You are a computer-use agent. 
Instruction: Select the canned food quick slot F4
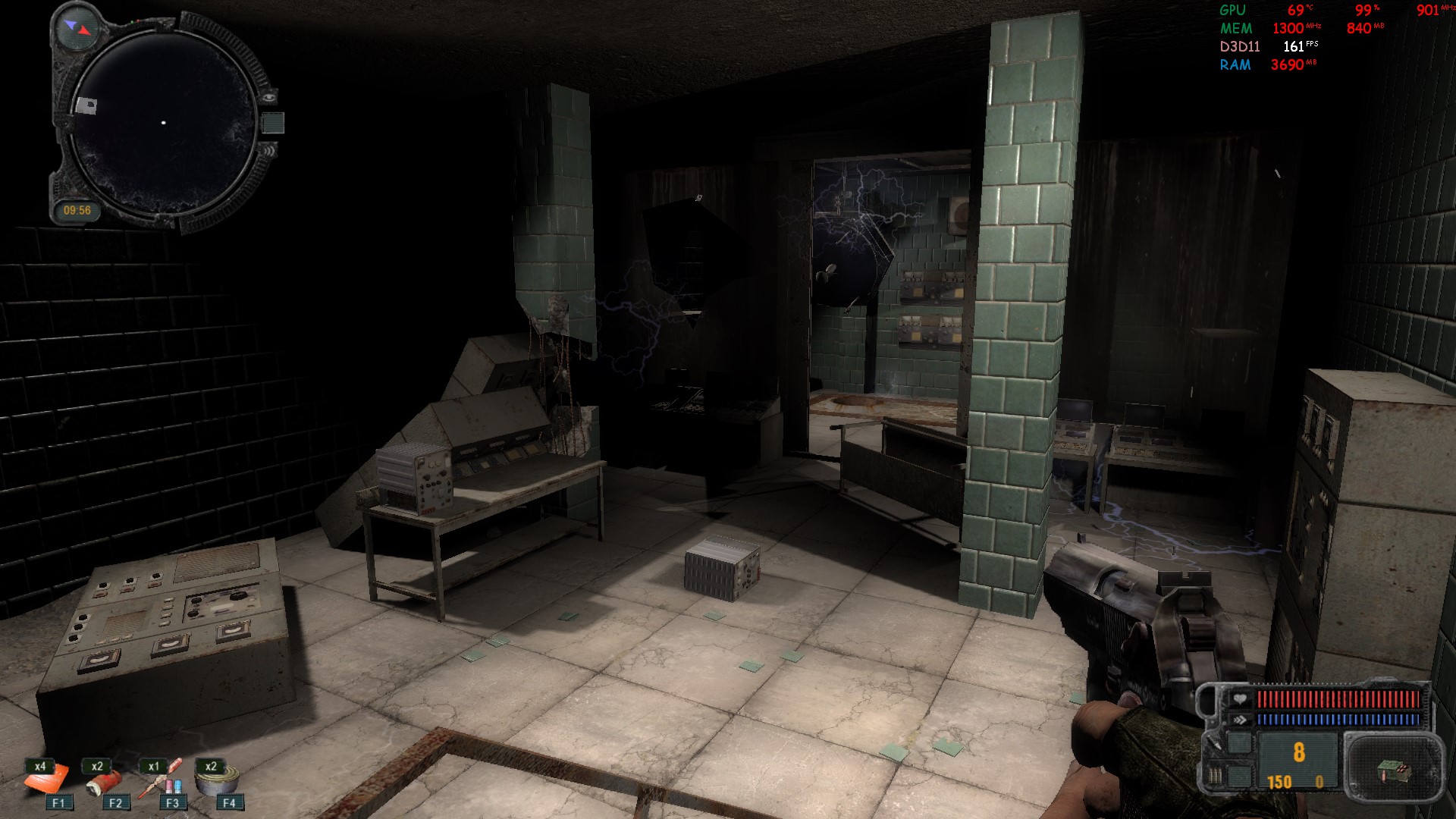pos(218,780)
